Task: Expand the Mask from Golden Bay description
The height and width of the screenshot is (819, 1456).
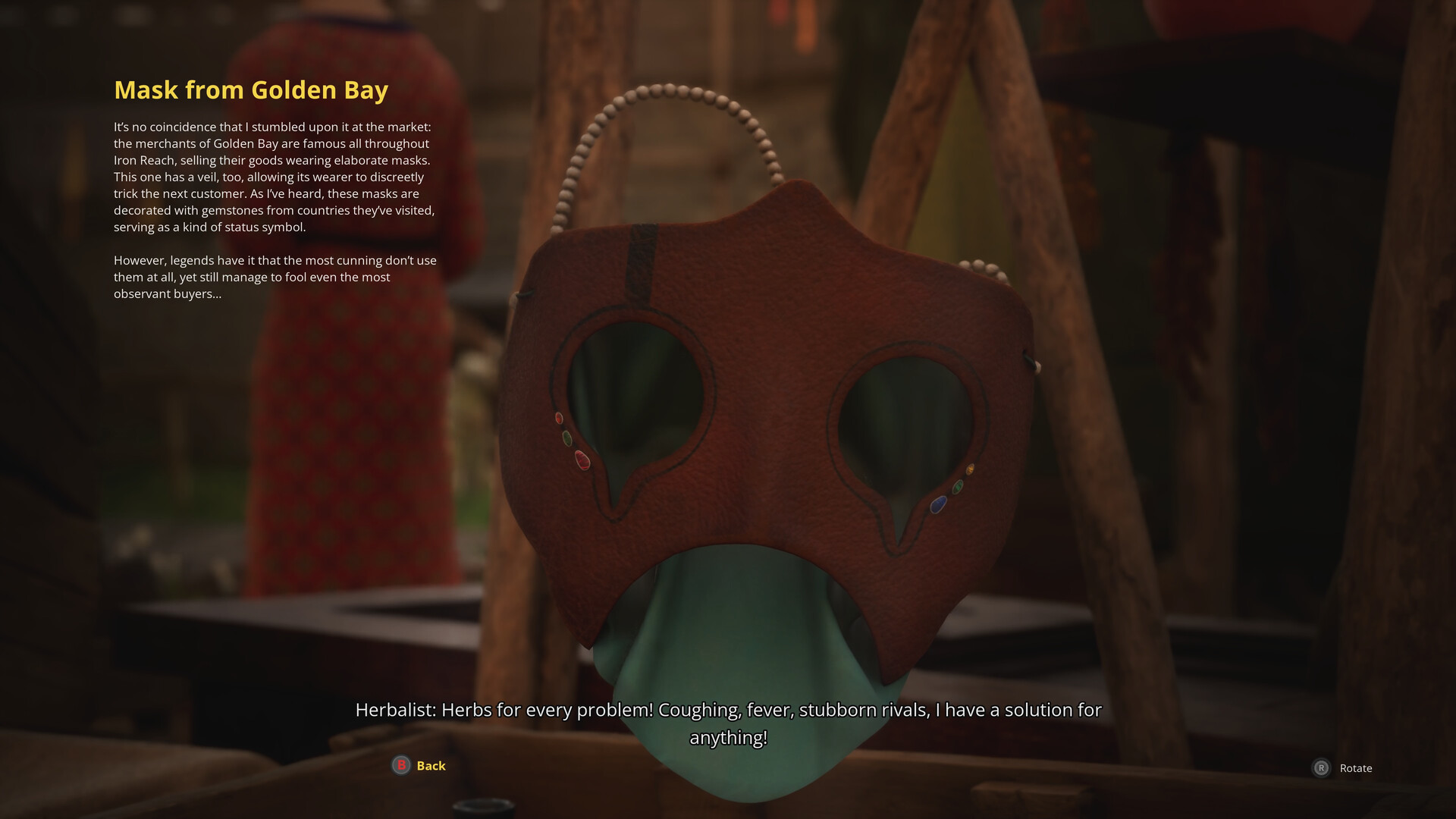Action: pos(273,174)
